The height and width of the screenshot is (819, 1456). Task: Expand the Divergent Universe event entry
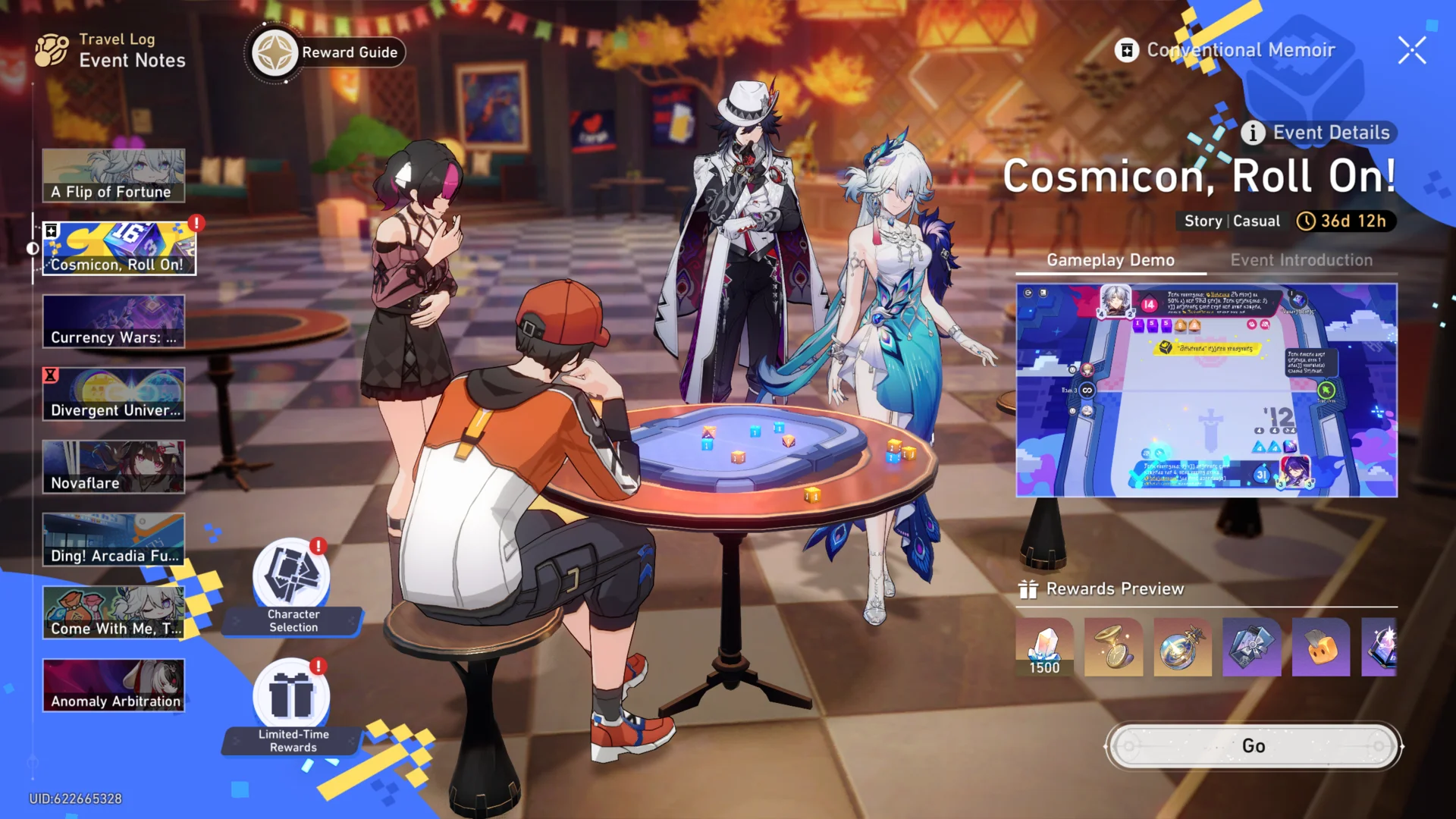click(x=114, y=393)
